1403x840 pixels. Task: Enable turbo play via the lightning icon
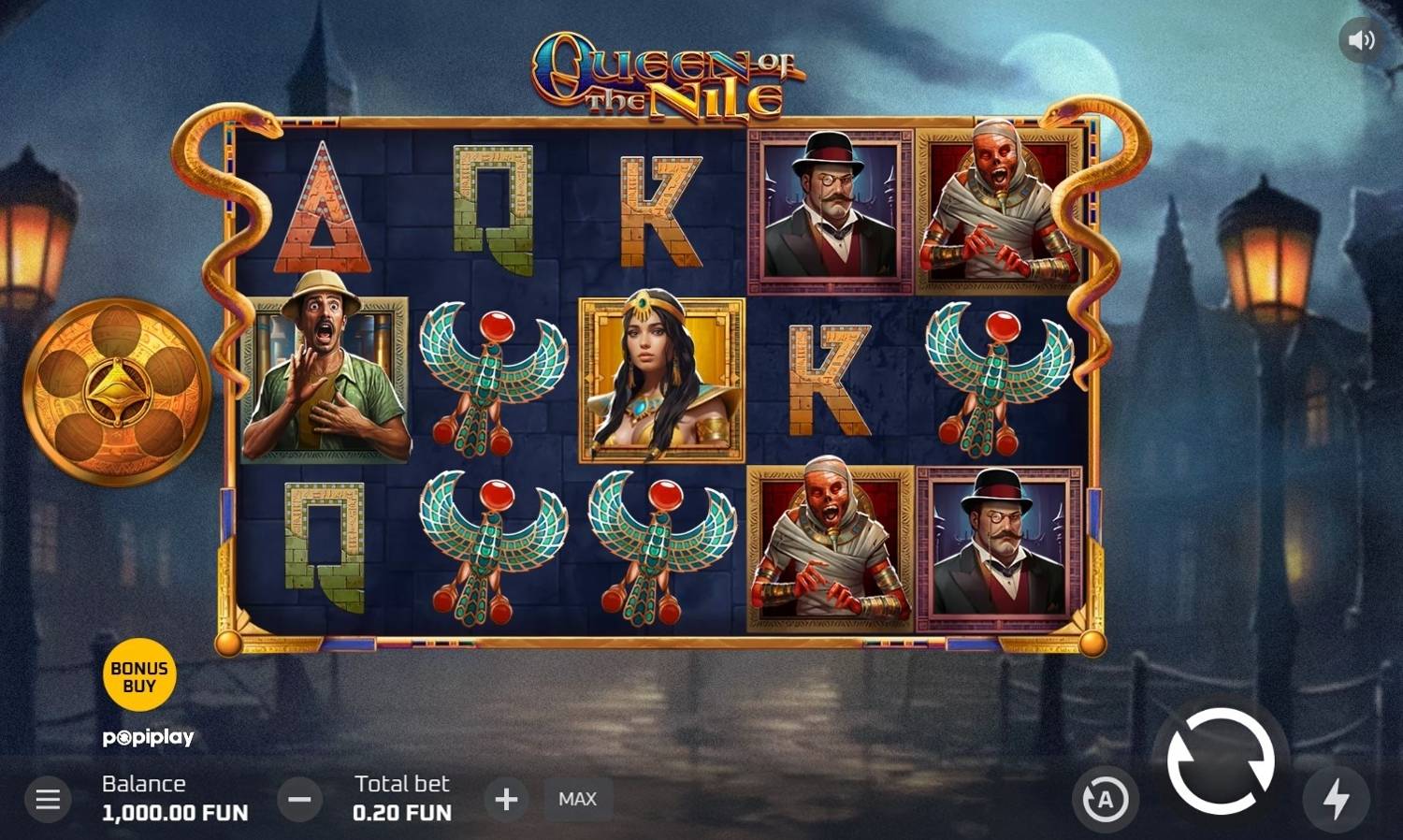click(x=1335, y=799)
